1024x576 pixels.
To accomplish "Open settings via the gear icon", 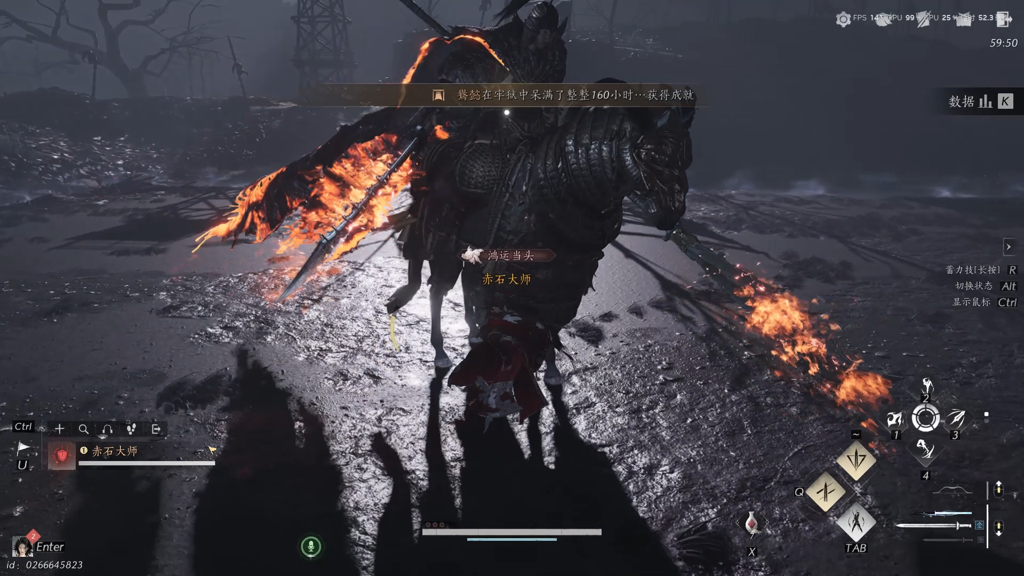I will click(843, 19).
